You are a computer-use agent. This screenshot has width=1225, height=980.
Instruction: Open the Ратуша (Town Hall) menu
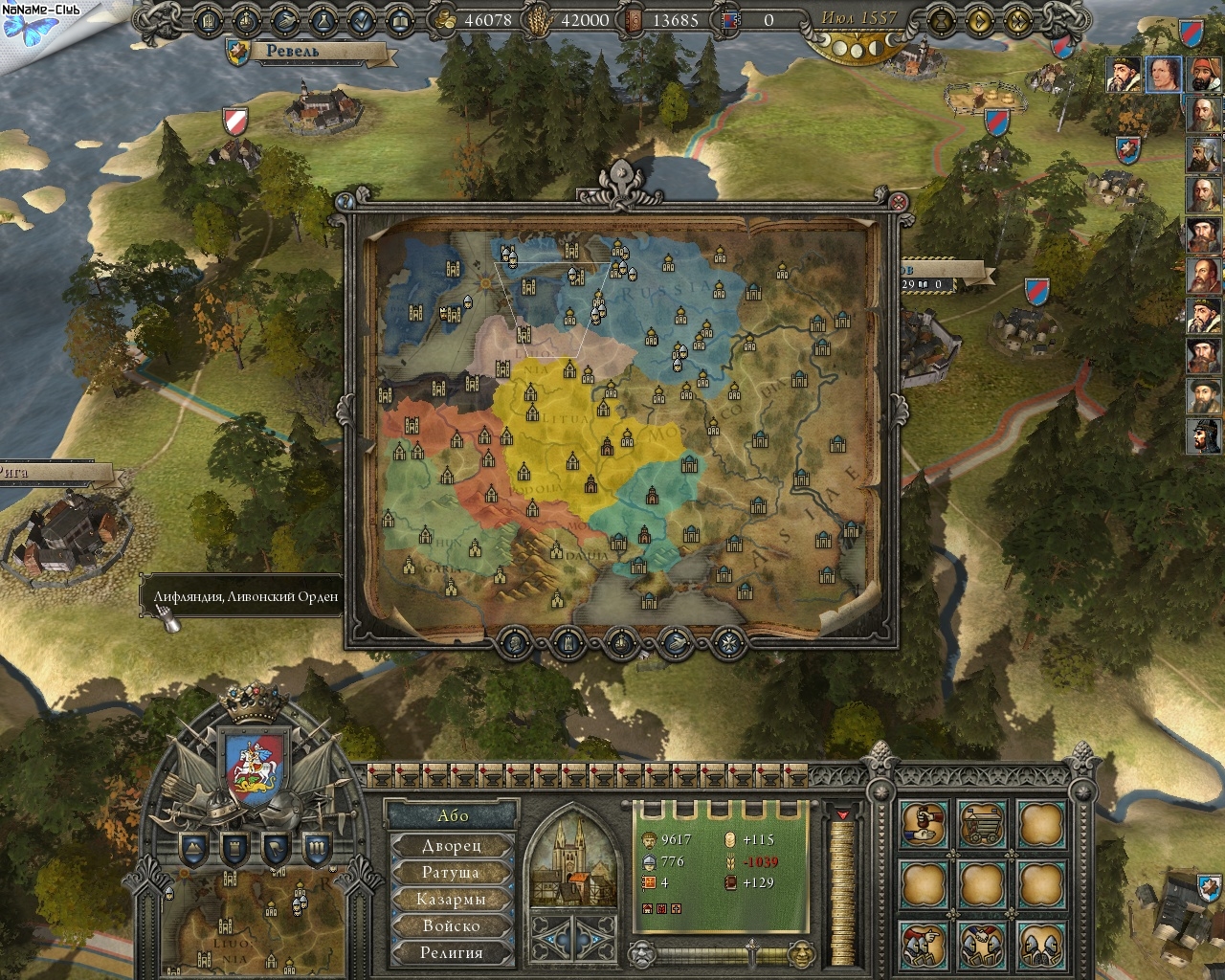click(x=453, y=873)
